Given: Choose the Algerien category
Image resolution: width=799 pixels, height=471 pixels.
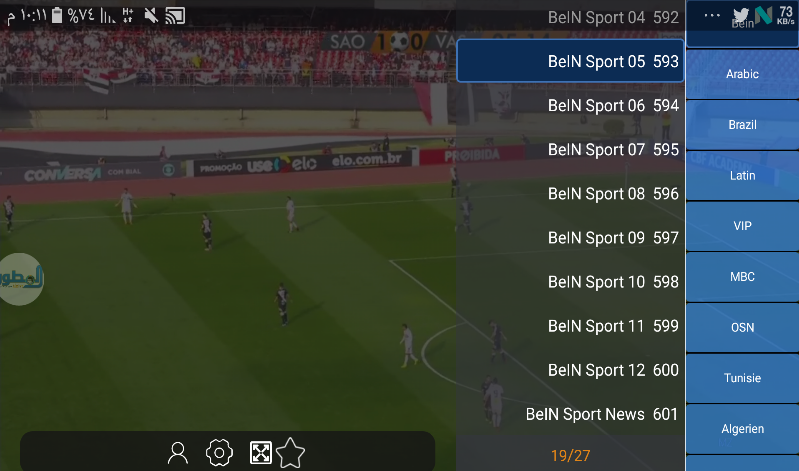Looking at the screenshot, I should (742, 428).
